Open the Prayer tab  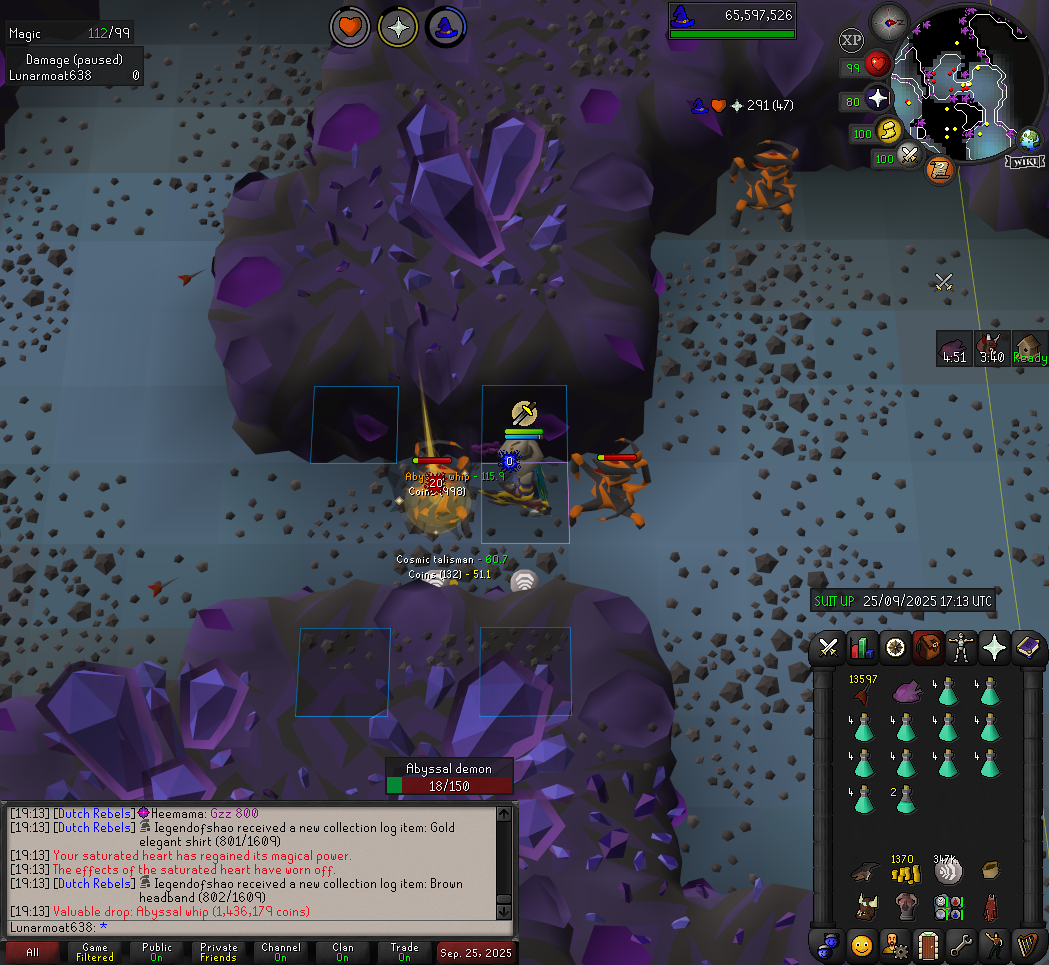point(995,648)
